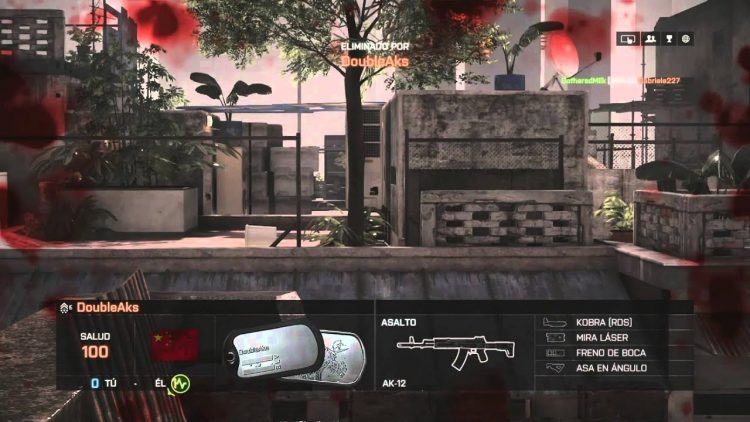750x422 pixels.
Task: Select the trophy icon
Action: tap(668, 39)
